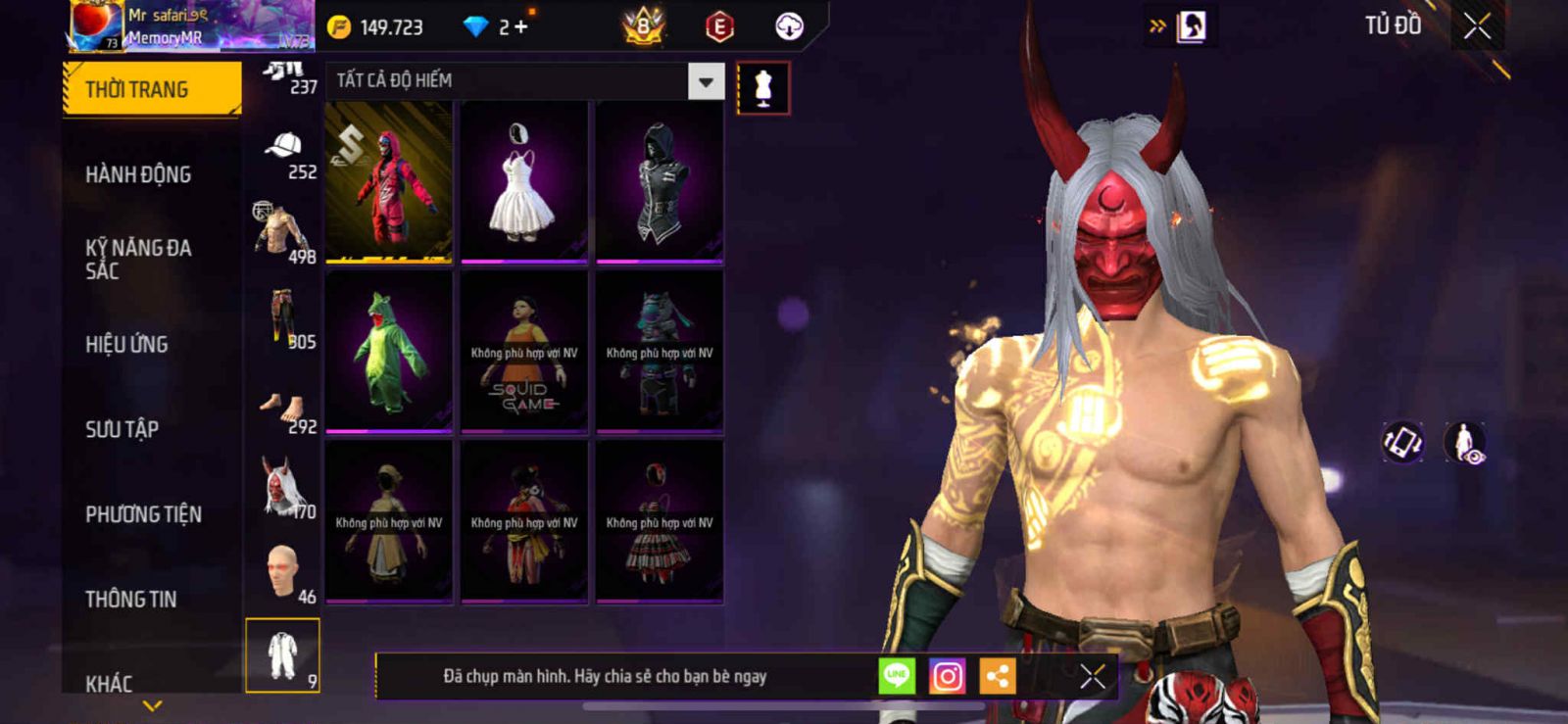
Task: Select the red hooded outfit
Action: pyautogui.click(x=389, y=181)
